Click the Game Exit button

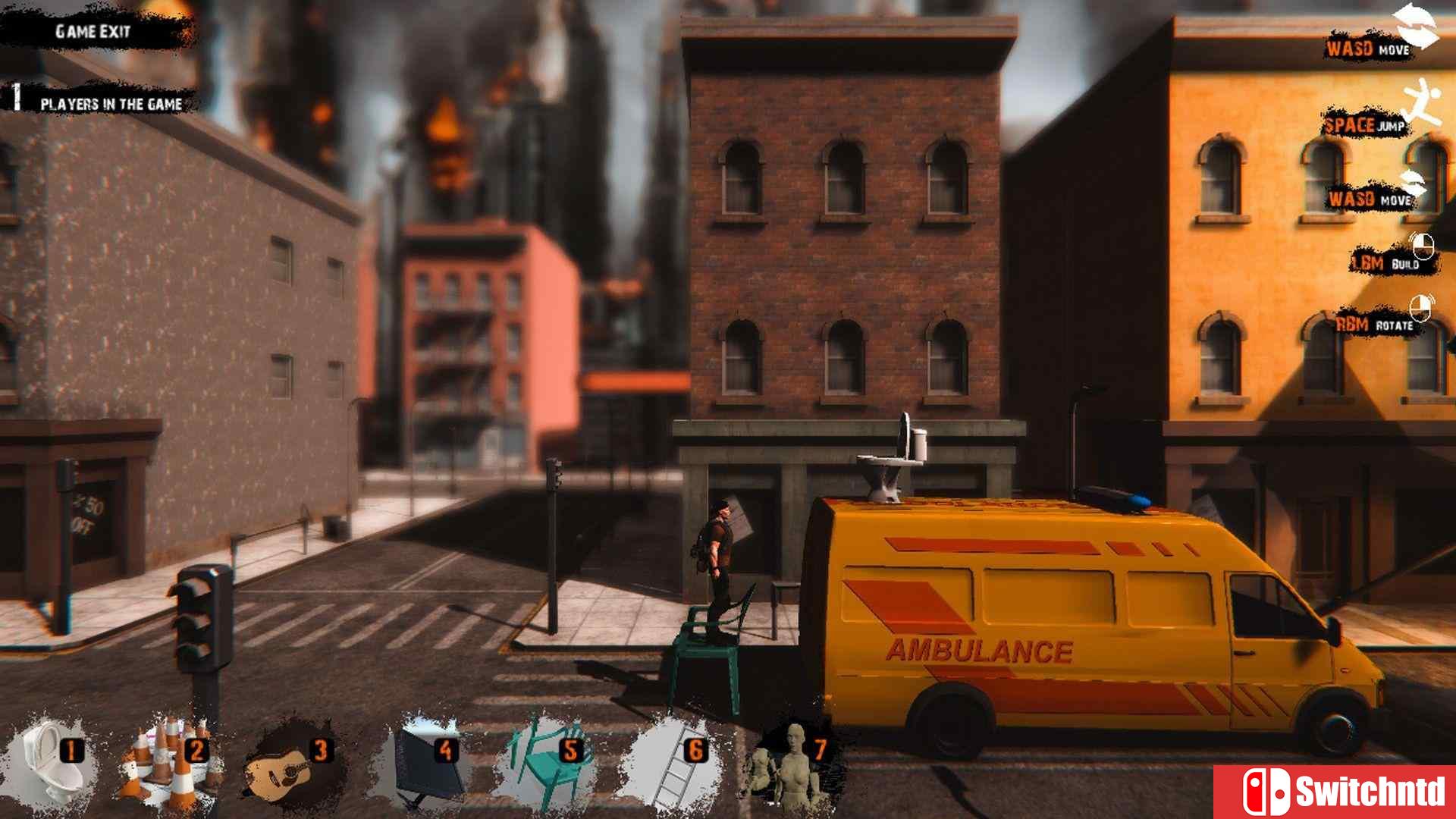tap(93, 32)
